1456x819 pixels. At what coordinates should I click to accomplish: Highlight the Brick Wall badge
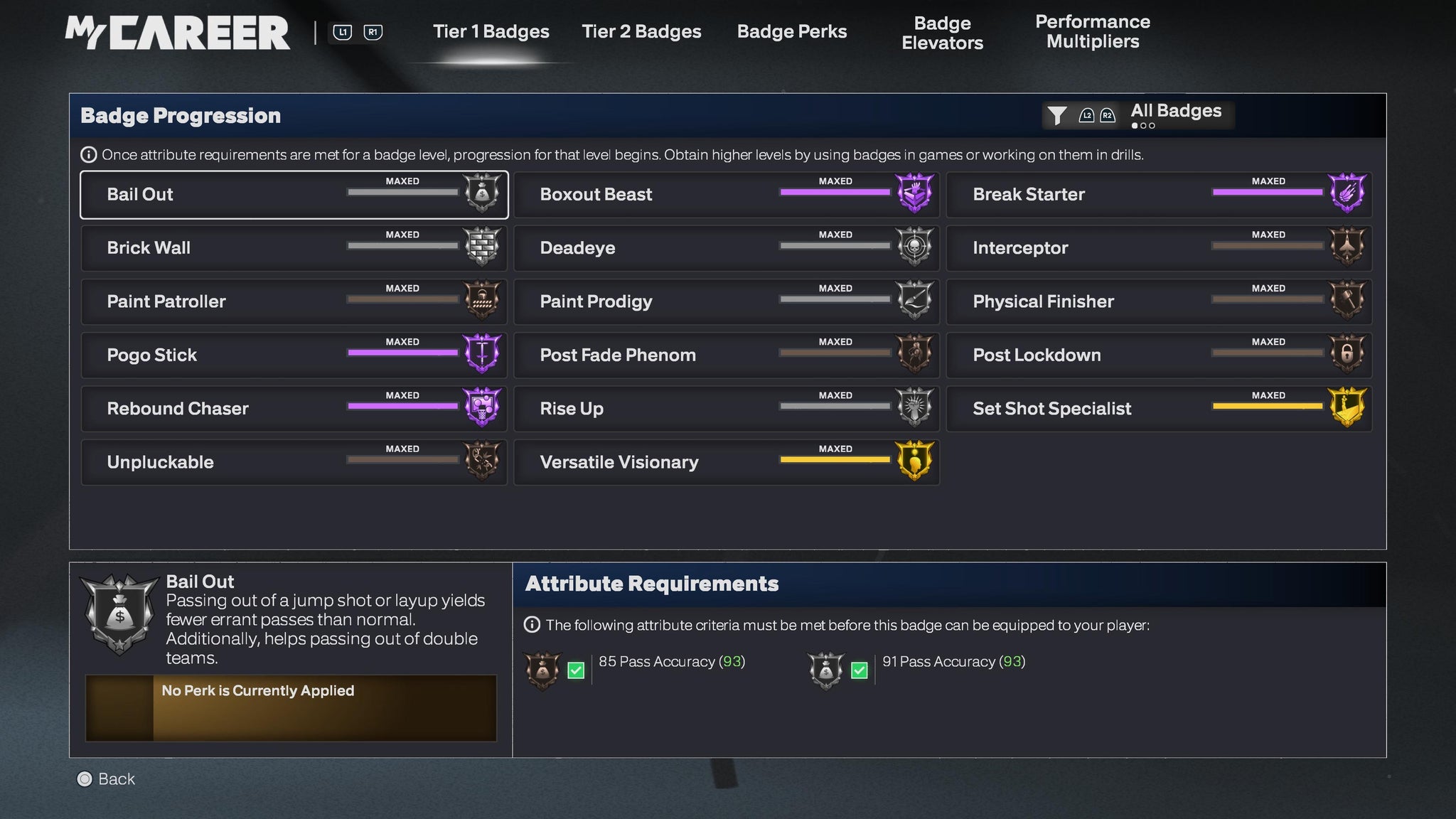[294, 248]
